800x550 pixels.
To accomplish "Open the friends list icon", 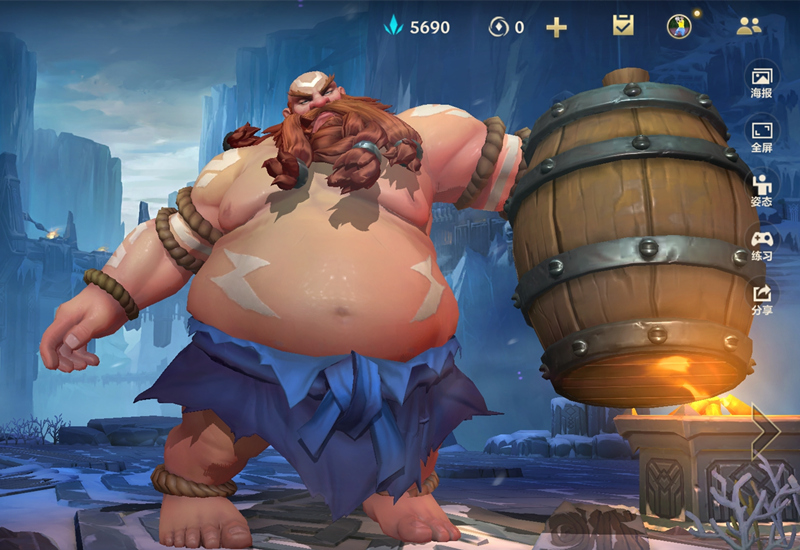I will (748, 27).
